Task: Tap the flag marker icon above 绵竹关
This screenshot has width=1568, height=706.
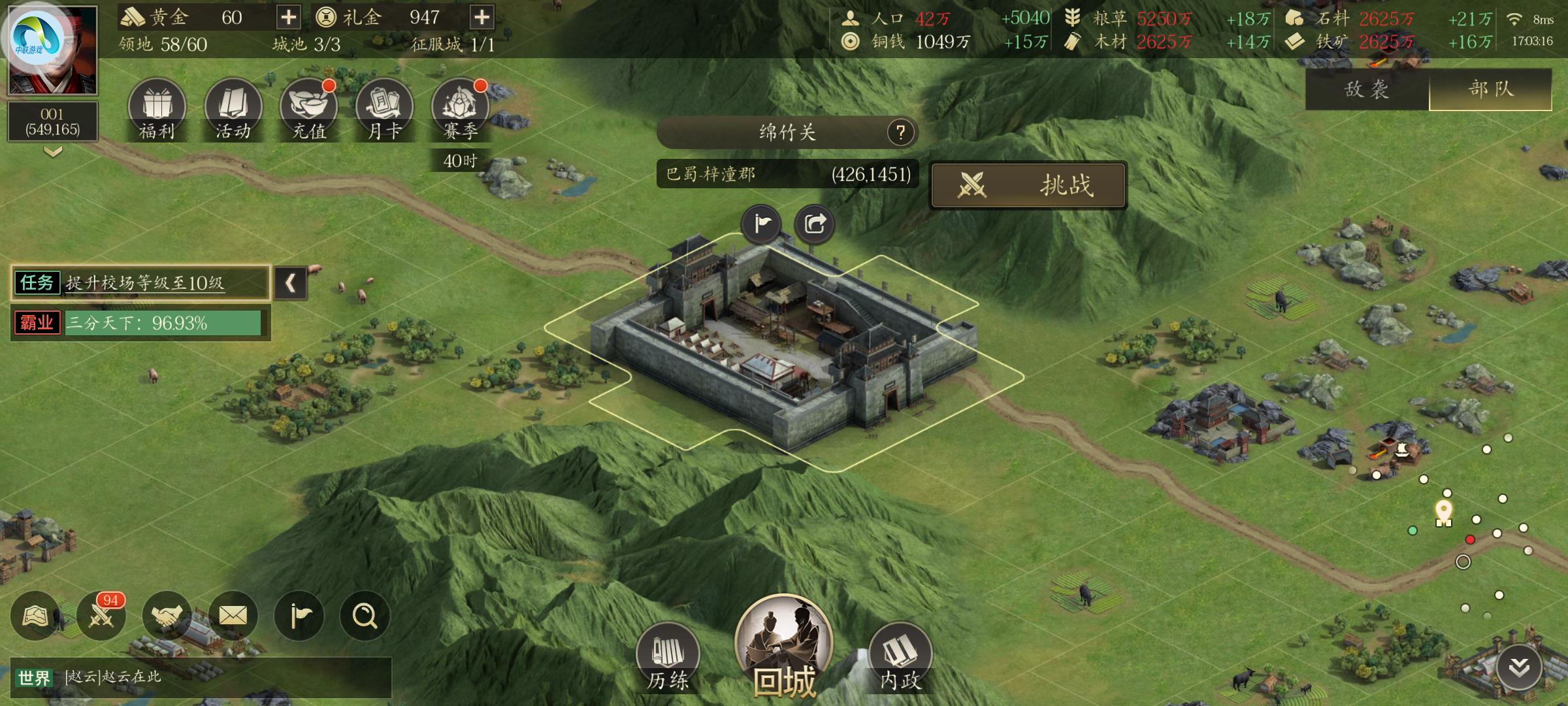Action: (x=761, y=223)
